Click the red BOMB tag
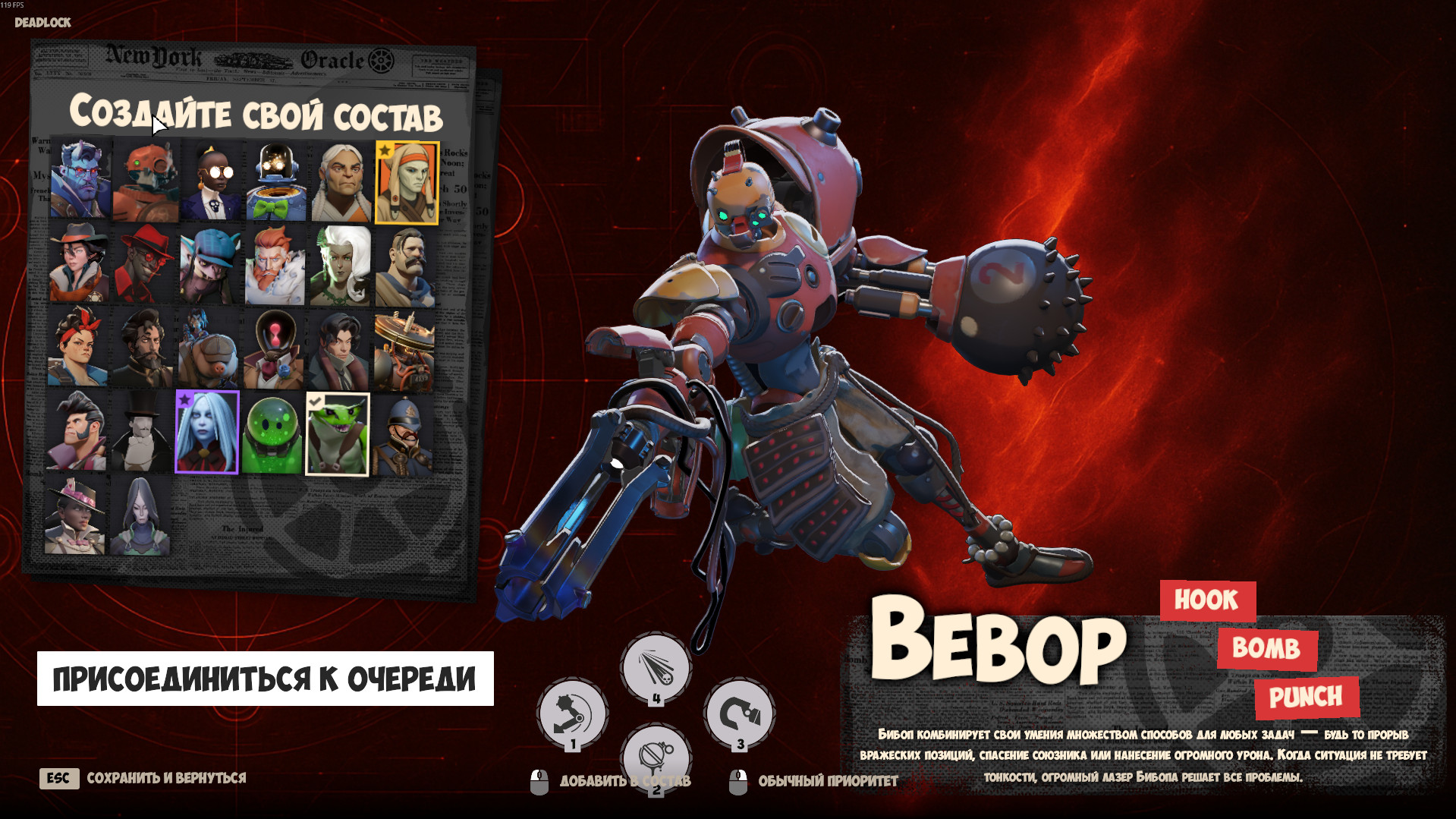This screenshot has height=819, width=1456. [x=1266, y=649]
